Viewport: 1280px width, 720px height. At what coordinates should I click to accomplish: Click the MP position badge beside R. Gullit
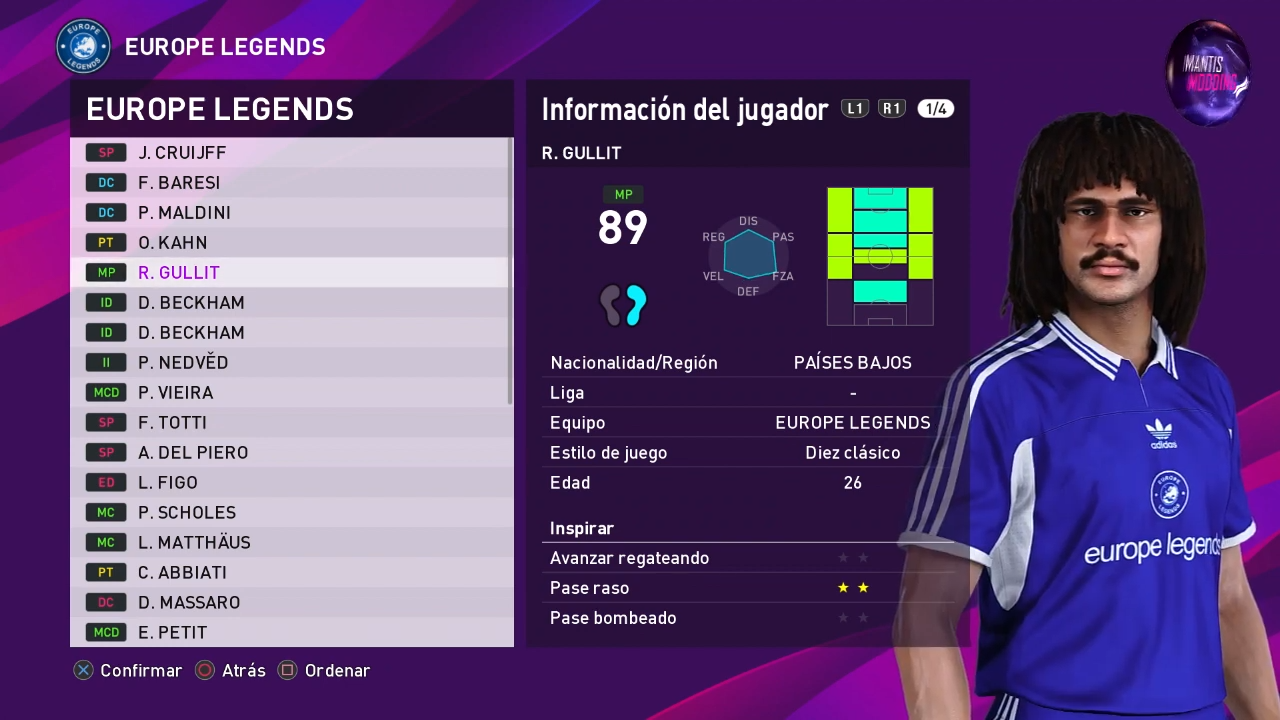[105, 272]
